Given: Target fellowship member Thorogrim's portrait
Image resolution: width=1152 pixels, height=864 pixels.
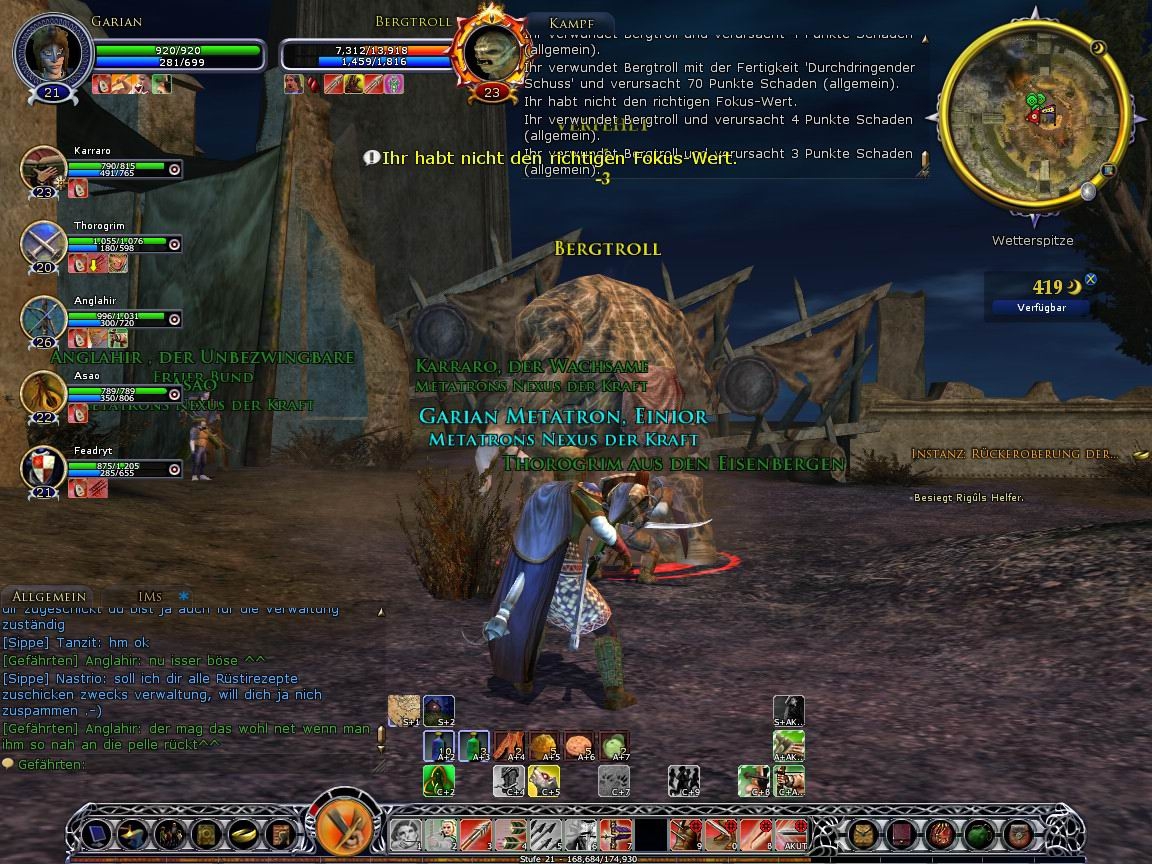Looking at the screenshot, I should tap(44, 244).
